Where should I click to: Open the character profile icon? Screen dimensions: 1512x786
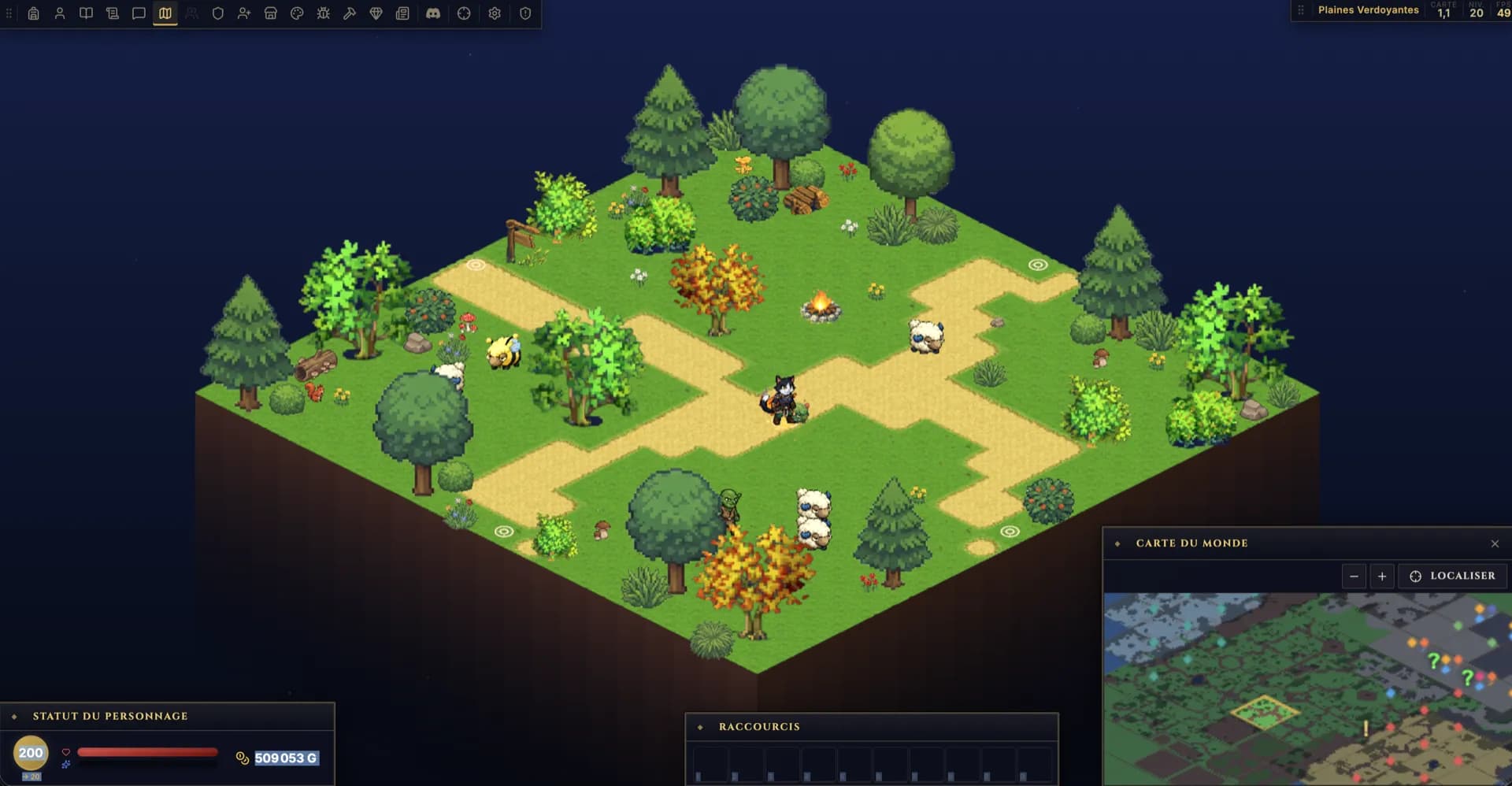60,13
